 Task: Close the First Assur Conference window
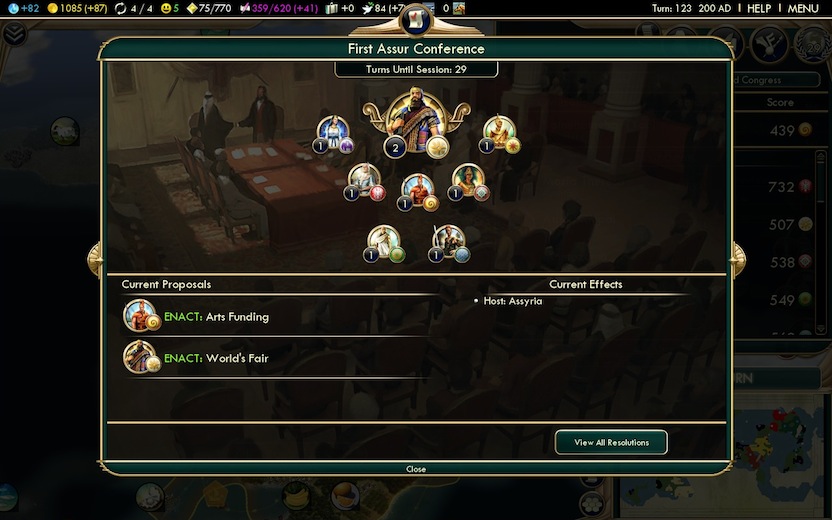(416, 468)
